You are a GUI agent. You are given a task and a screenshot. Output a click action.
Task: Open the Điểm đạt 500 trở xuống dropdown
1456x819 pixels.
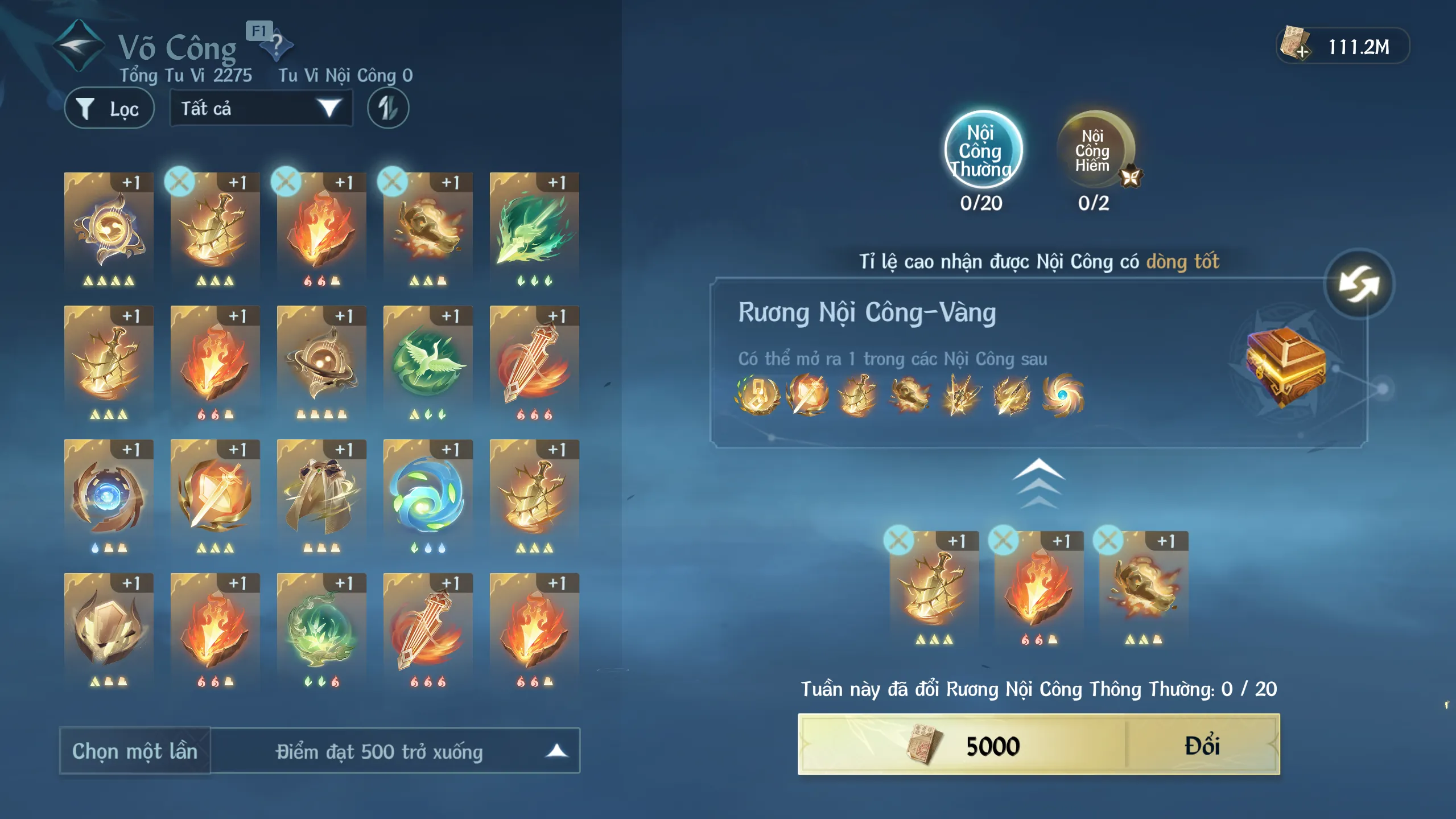click(x=395, y=751)
